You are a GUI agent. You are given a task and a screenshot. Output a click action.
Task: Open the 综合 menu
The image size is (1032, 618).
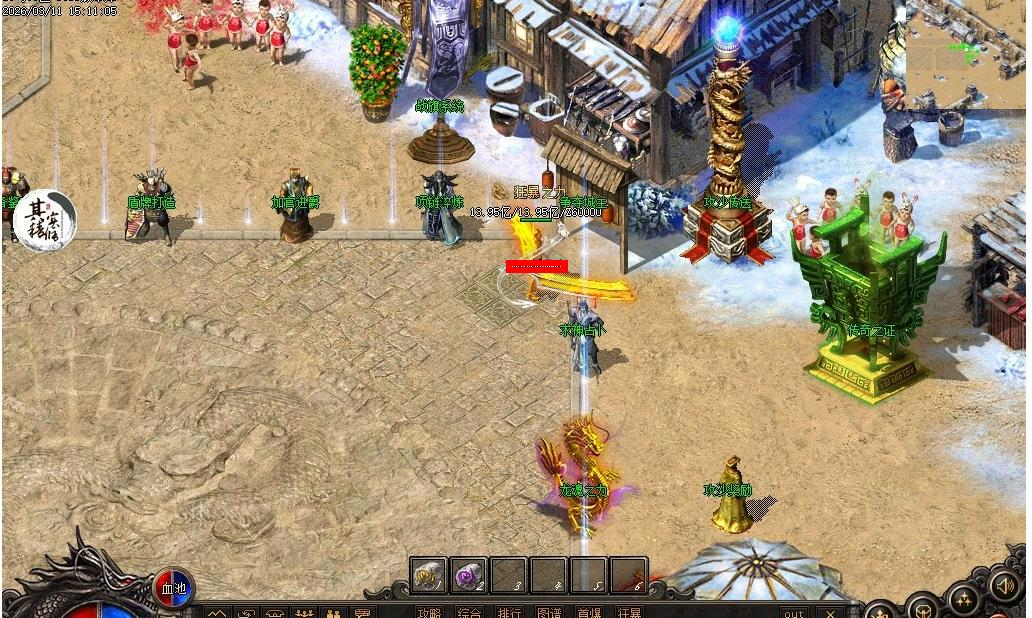point(469,611)
